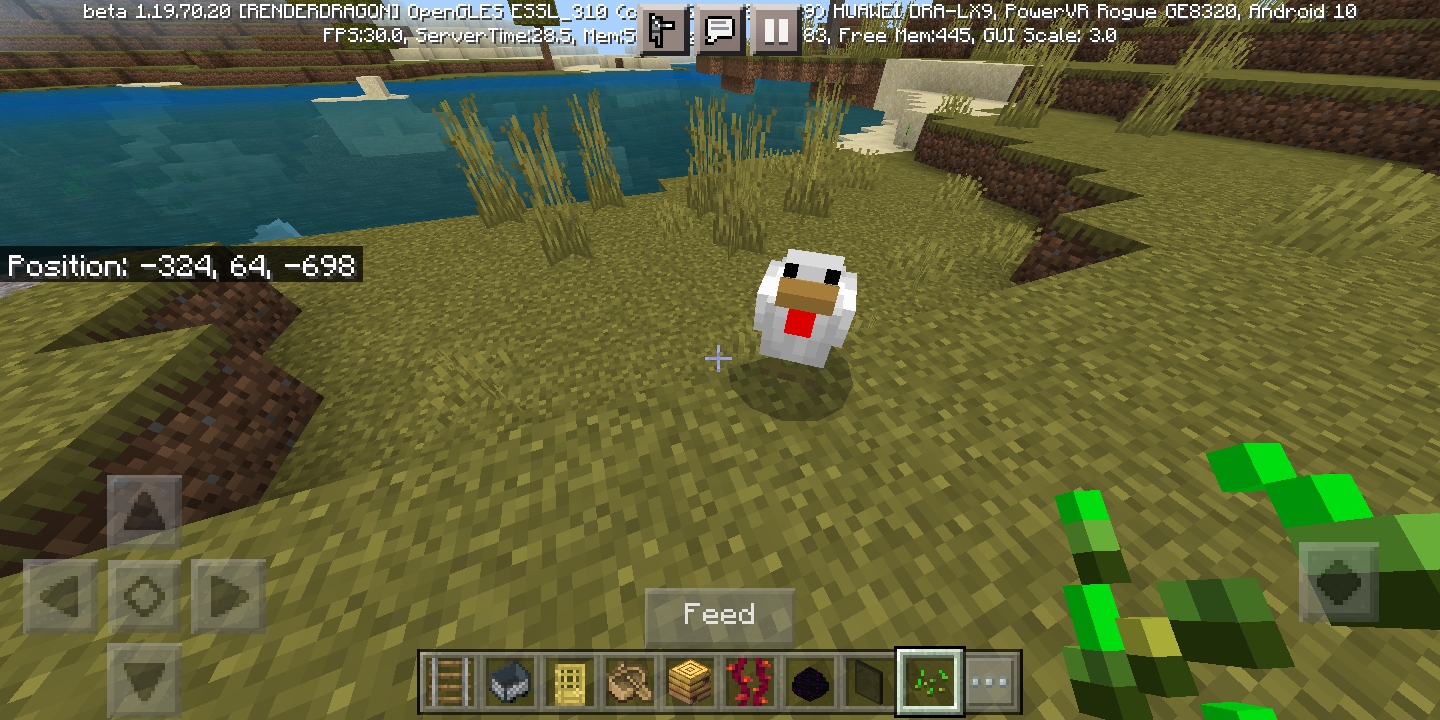Select the green seeds hotbar slot
1440x720 pixels.
pos(930,682)
